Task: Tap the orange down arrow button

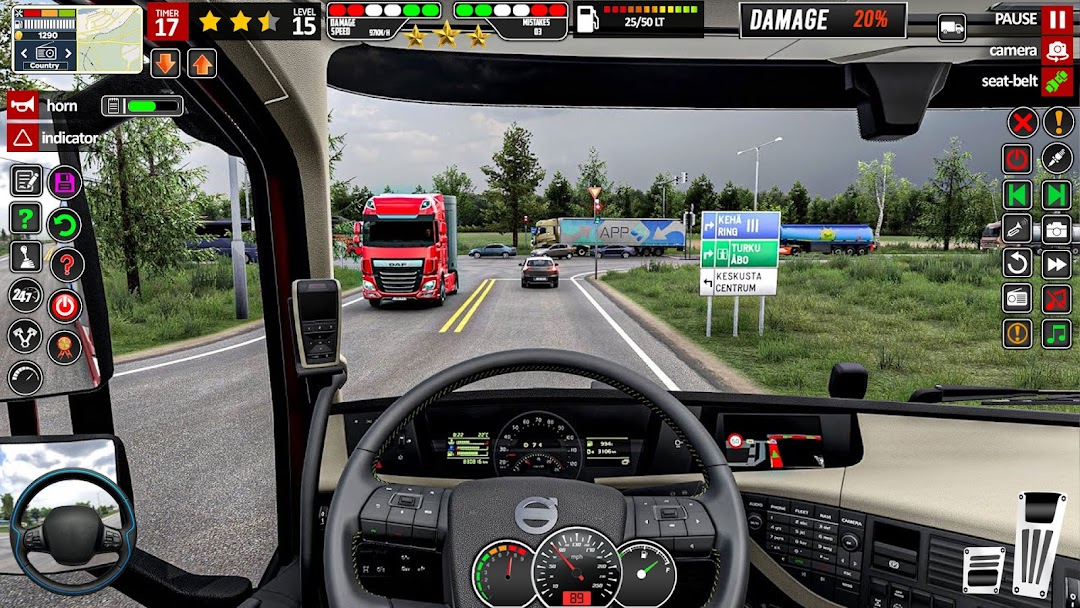Action: pyautogui.click(x=166, y=64)
